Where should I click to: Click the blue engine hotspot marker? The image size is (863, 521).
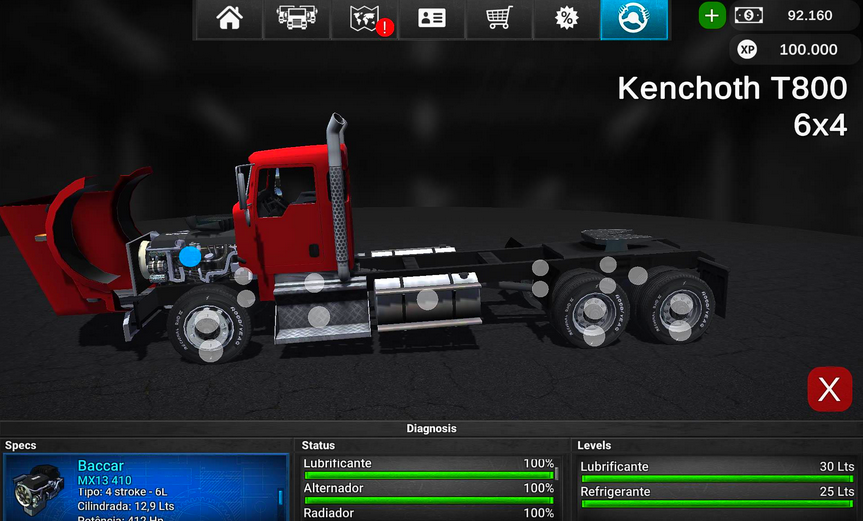190,257
